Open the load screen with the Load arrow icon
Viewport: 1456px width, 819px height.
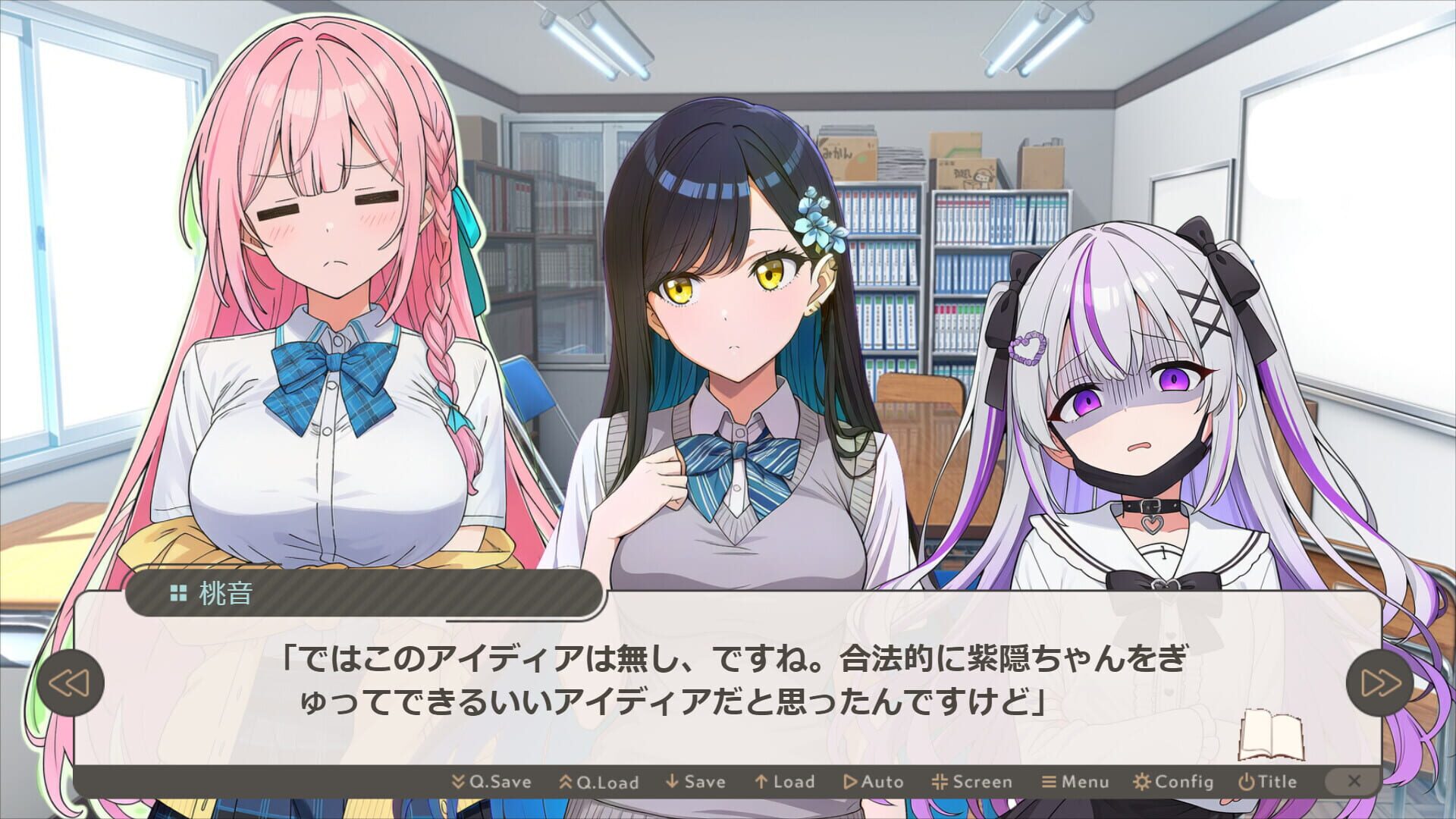pyautogui.click(x=761, y=781)
